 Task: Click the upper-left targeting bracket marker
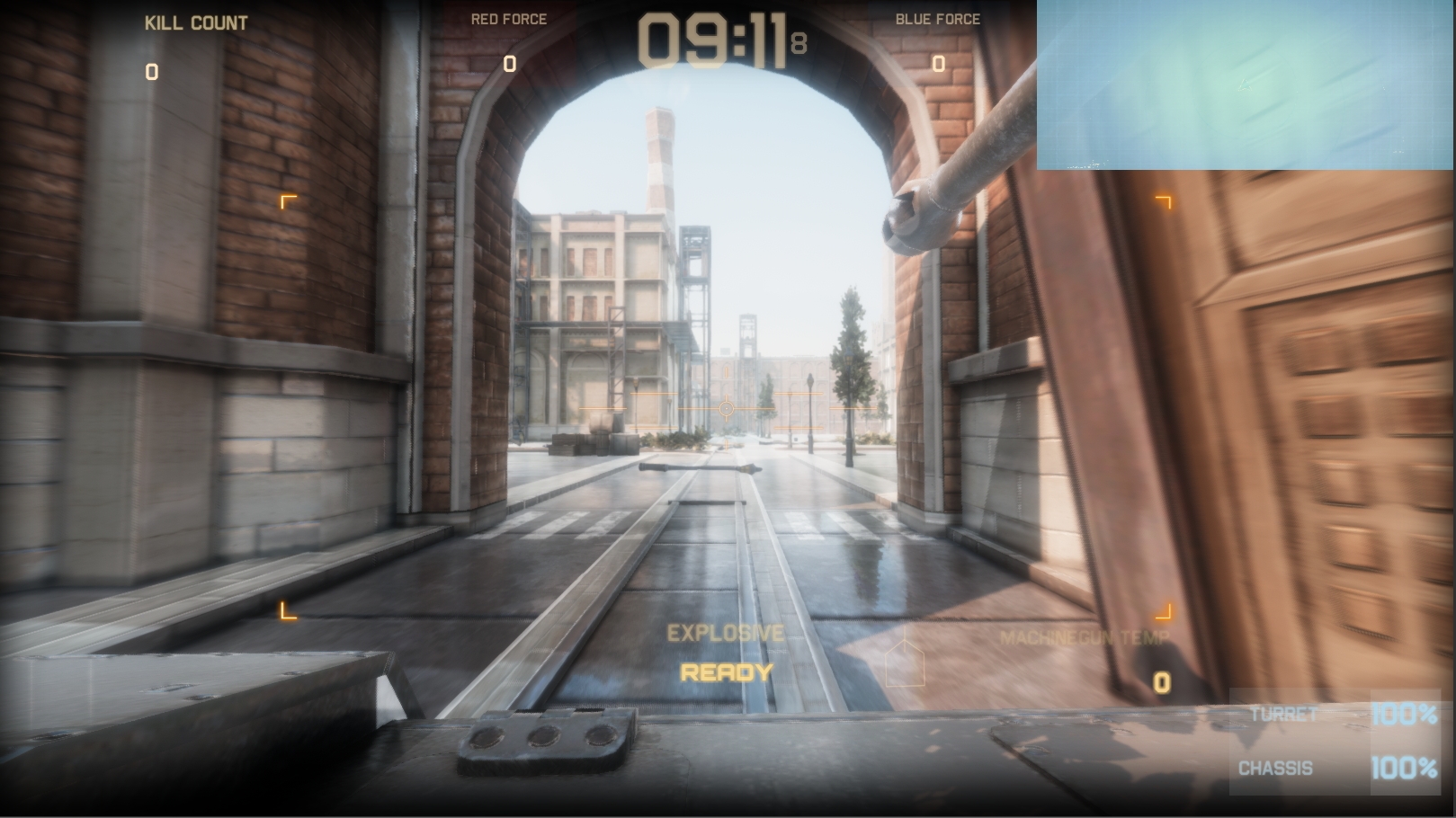(x=289, y=203)
